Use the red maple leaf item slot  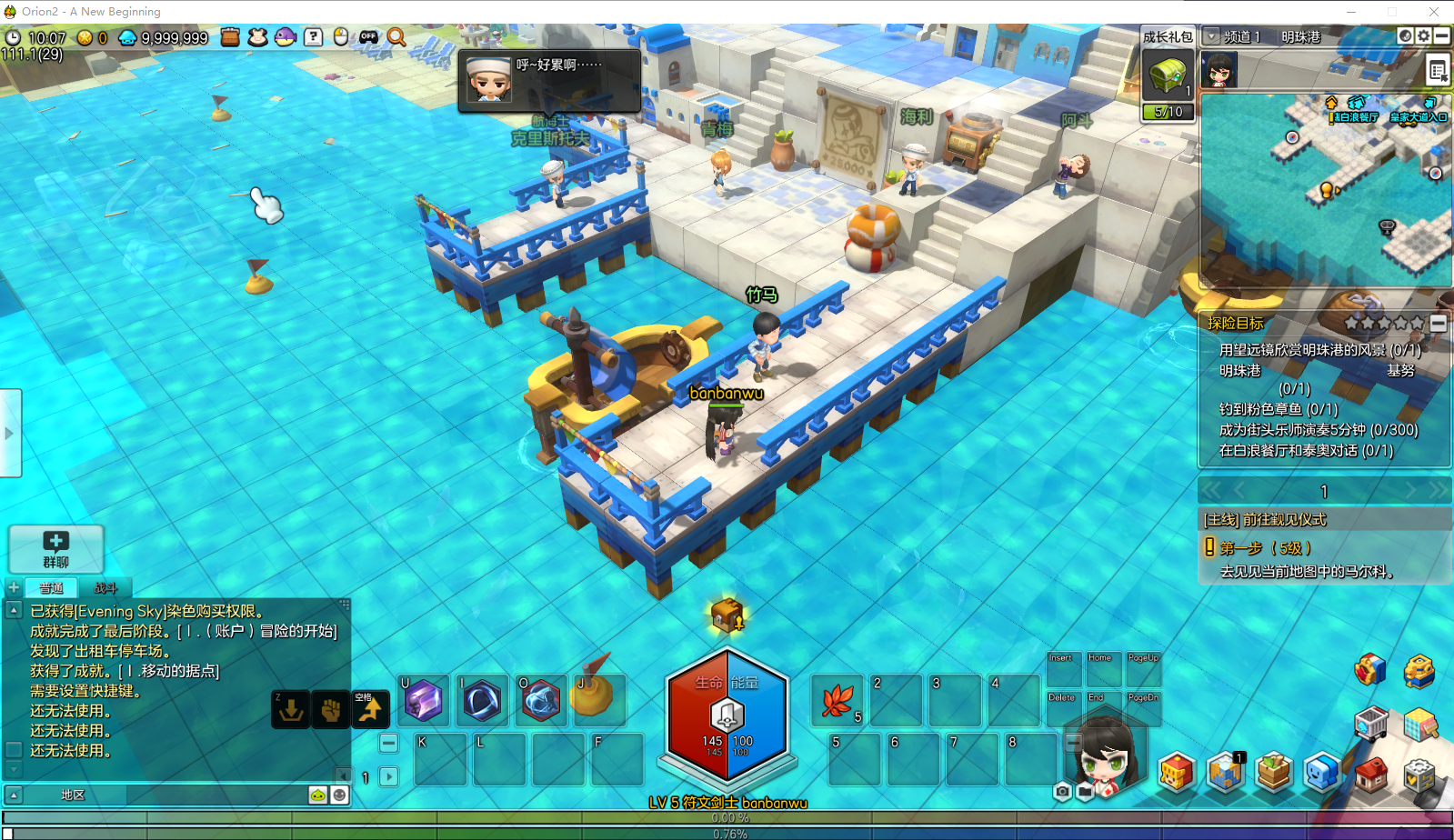pos(837,701)
